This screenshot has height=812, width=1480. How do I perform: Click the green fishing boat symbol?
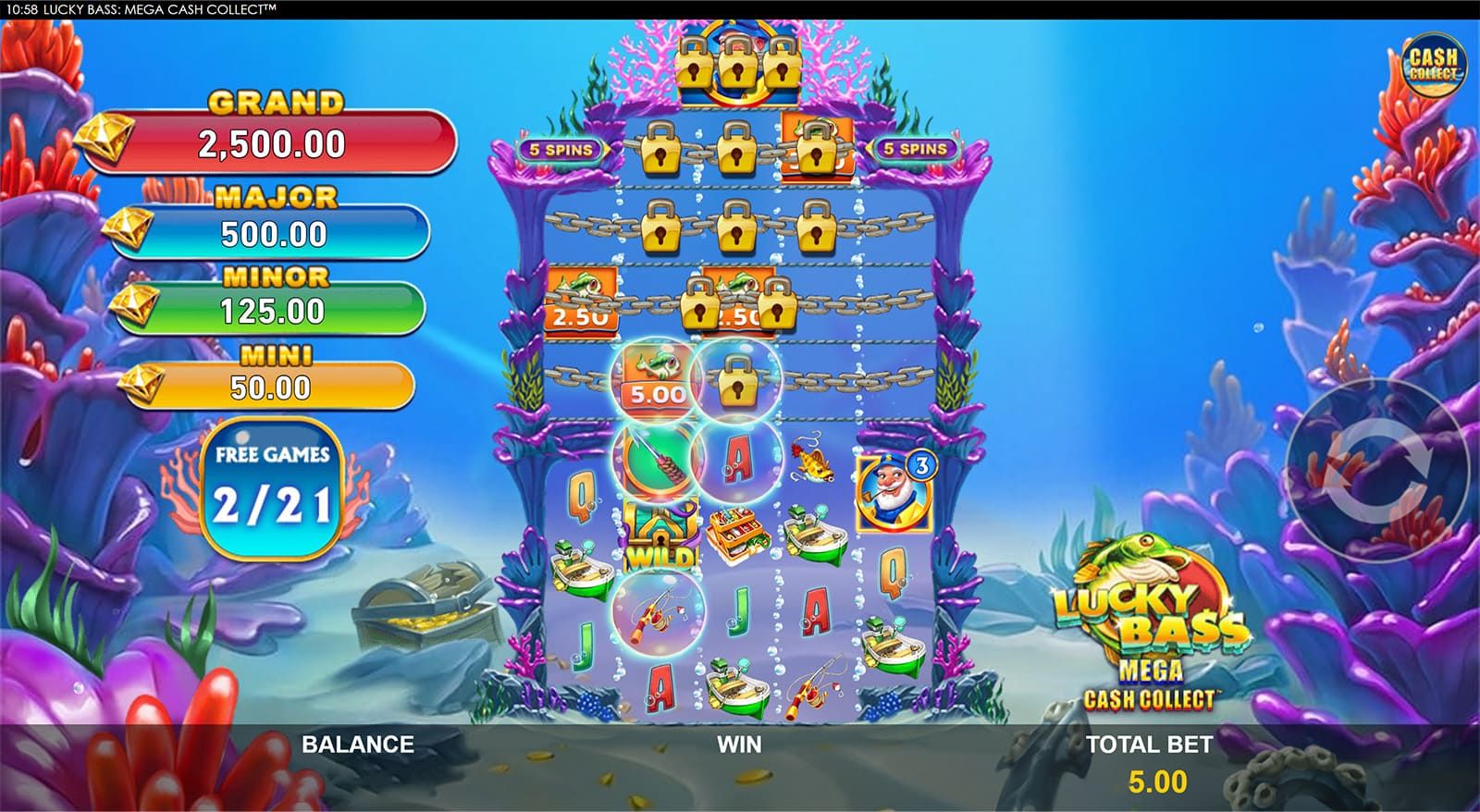coord(812,533)
